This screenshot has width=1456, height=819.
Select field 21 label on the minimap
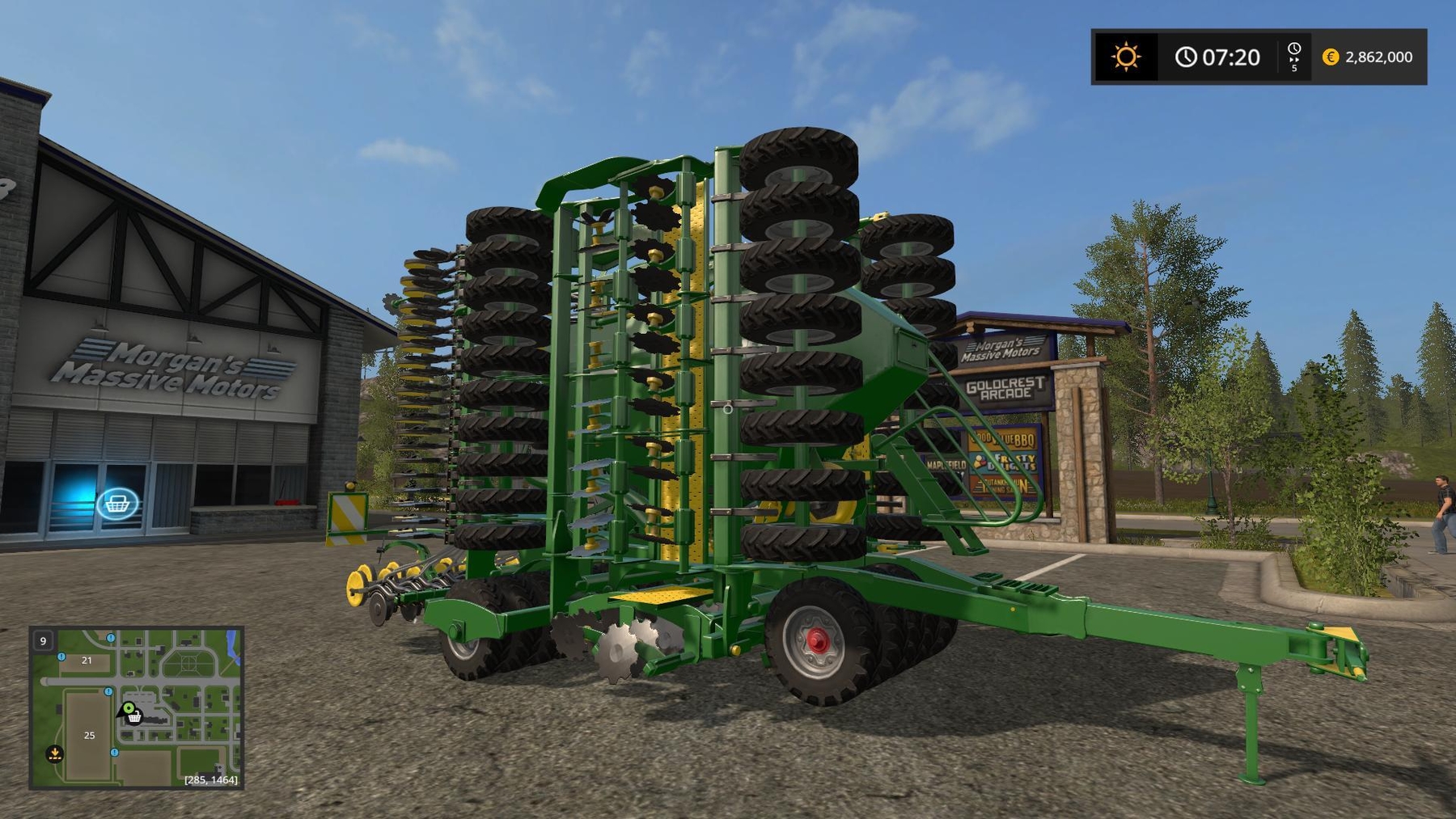[x=87, y=661]
